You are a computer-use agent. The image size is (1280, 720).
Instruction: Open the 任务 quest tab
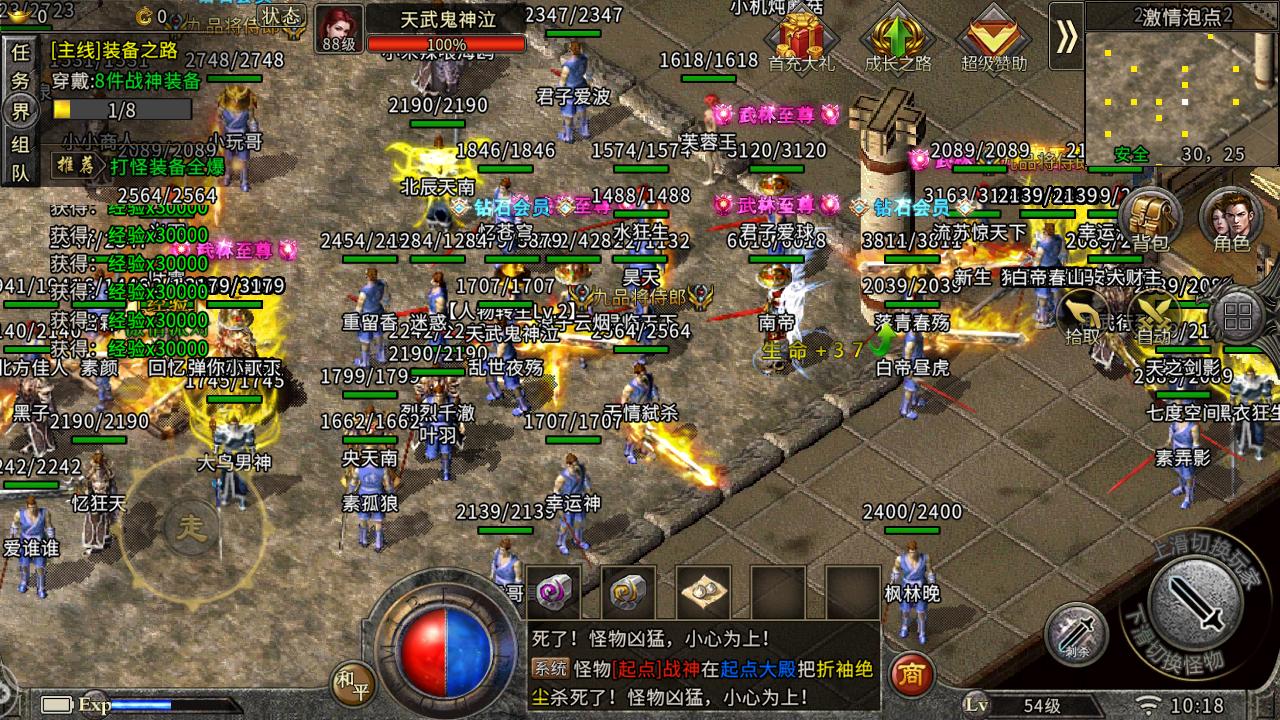click(20, 64)
